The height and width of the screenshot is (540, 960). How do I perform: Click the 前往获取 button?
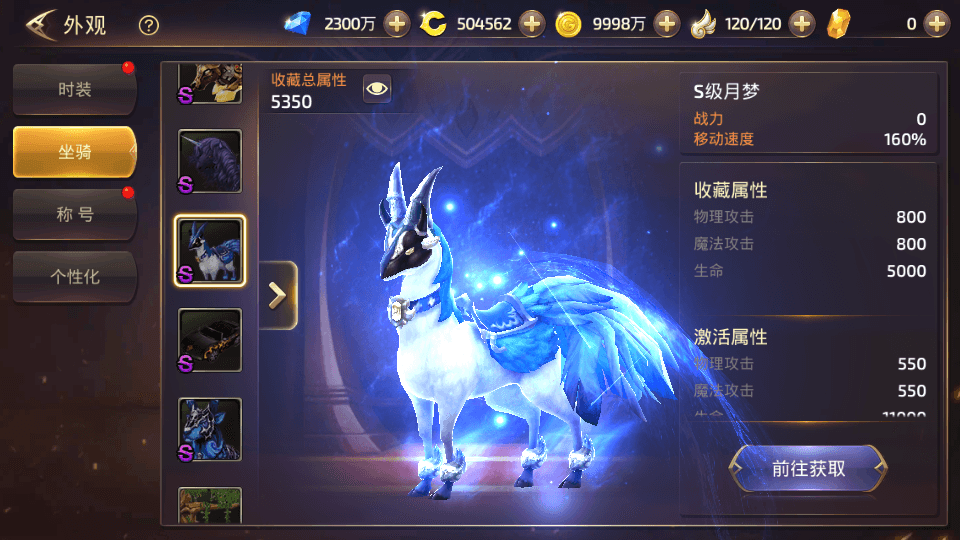808,468
